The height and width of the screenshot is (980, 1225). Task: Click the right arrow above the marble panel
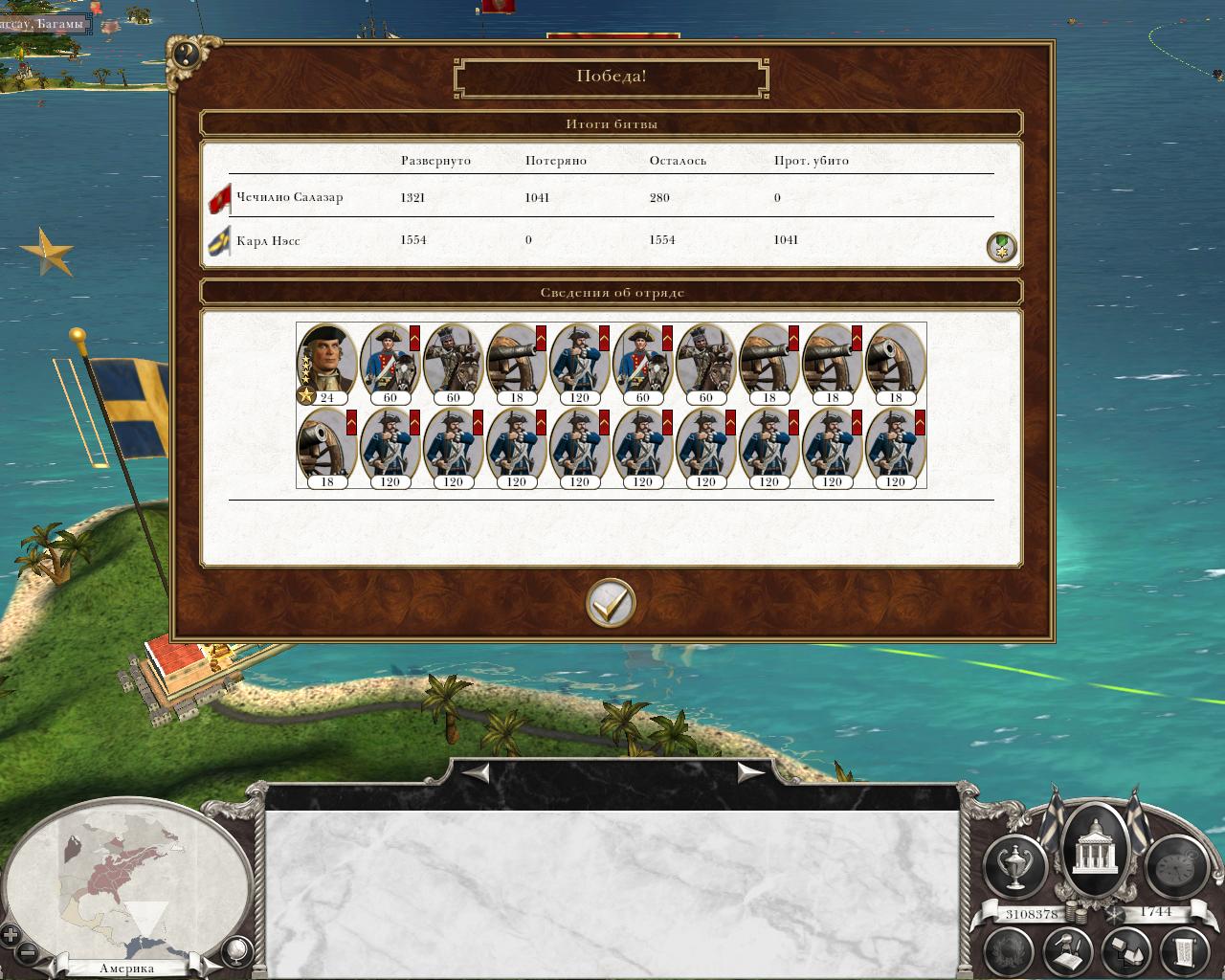pyautogui.click(x=749, y=771)
